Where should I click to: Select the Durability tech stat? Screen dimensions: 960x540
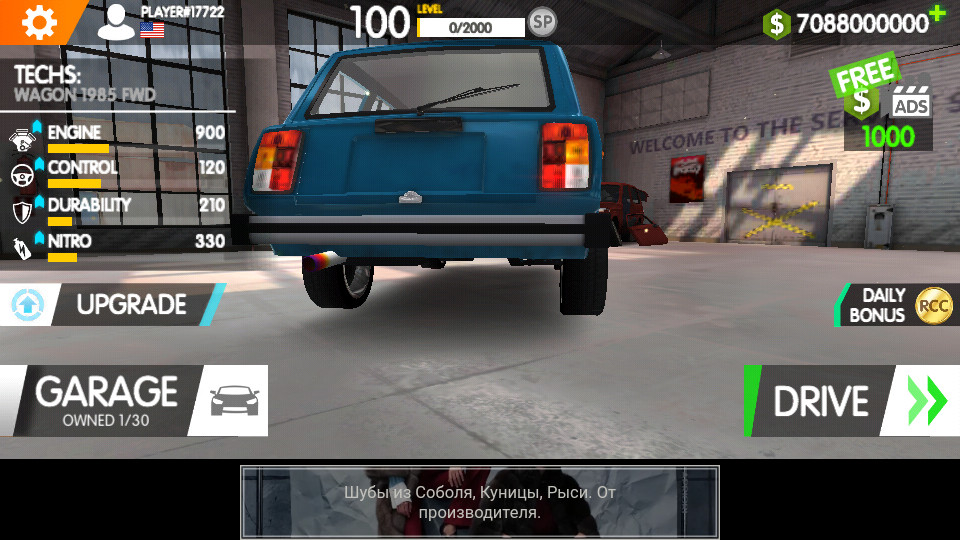(117, 209)
